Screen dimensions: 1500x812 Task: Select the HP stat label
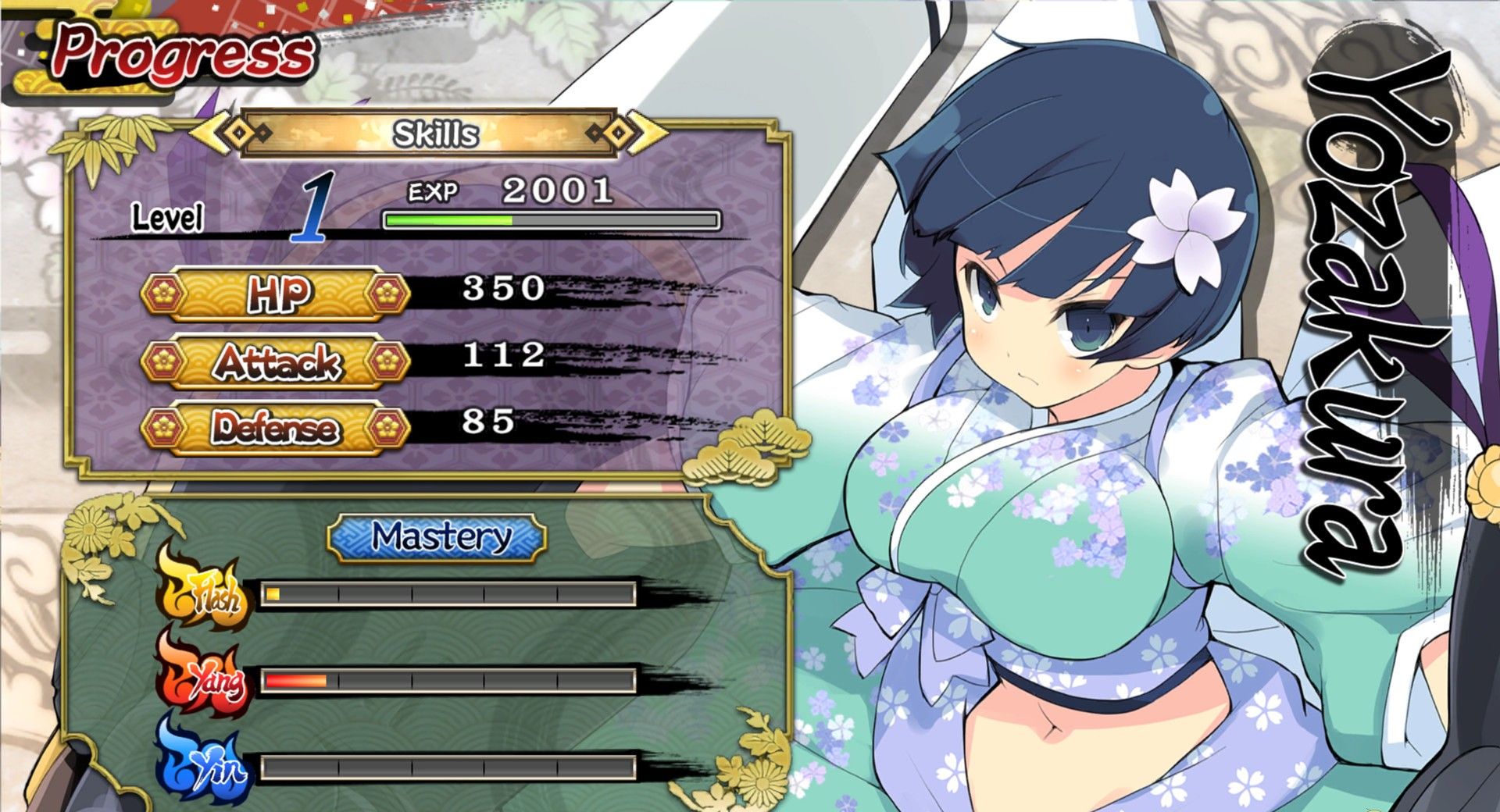(276, 294)
